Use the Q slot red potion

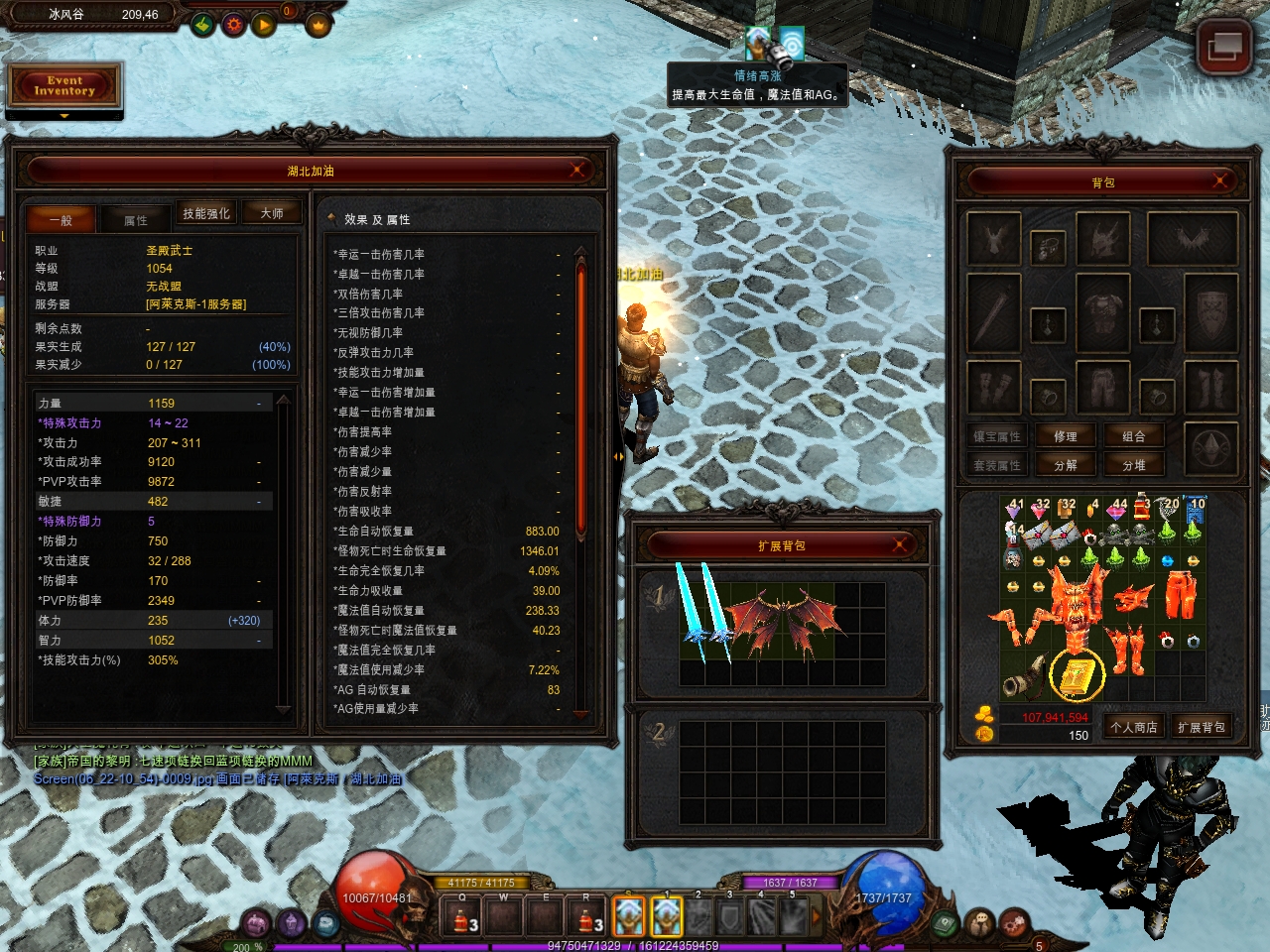(461, 916)
